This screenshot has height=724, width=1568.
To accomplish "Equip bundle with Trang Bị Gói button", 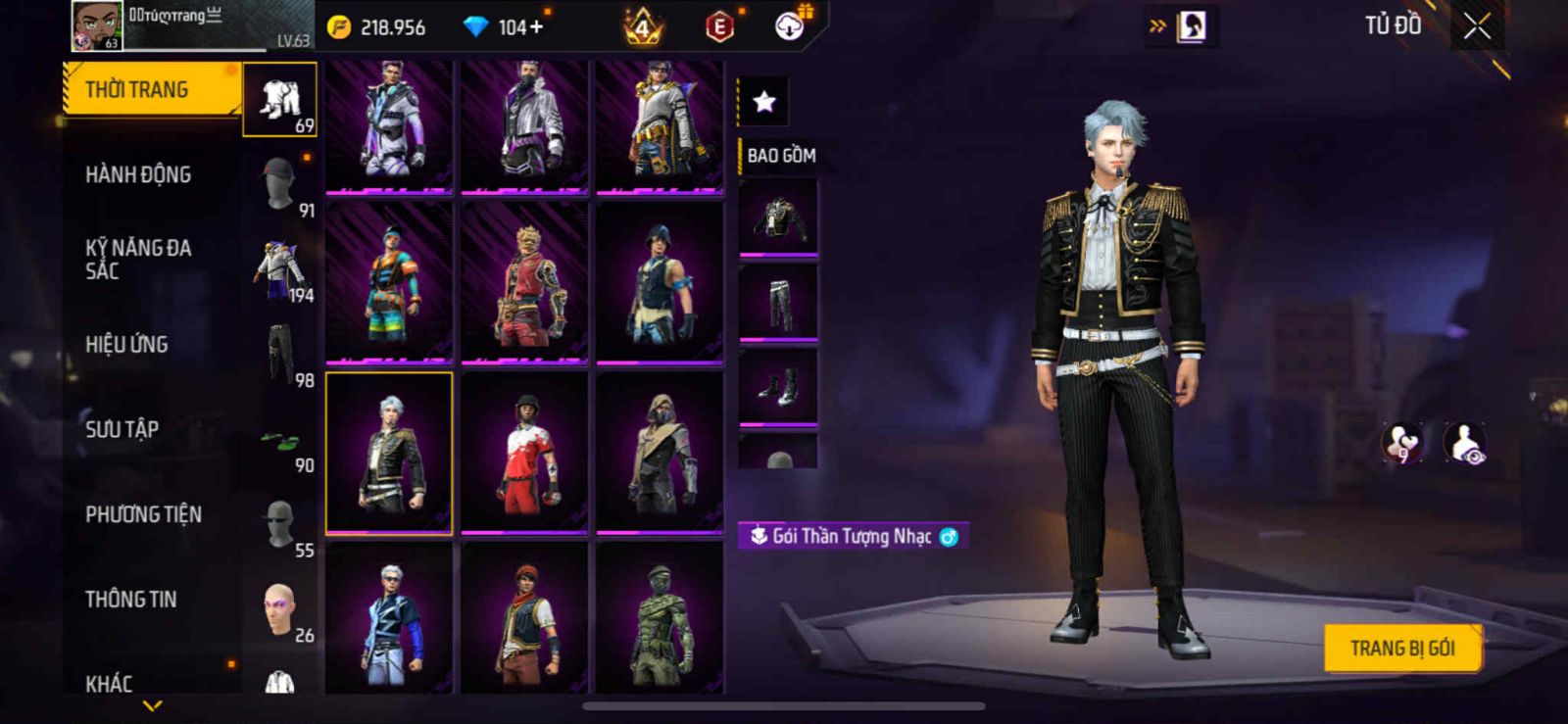I will (x=1401, y=649).
